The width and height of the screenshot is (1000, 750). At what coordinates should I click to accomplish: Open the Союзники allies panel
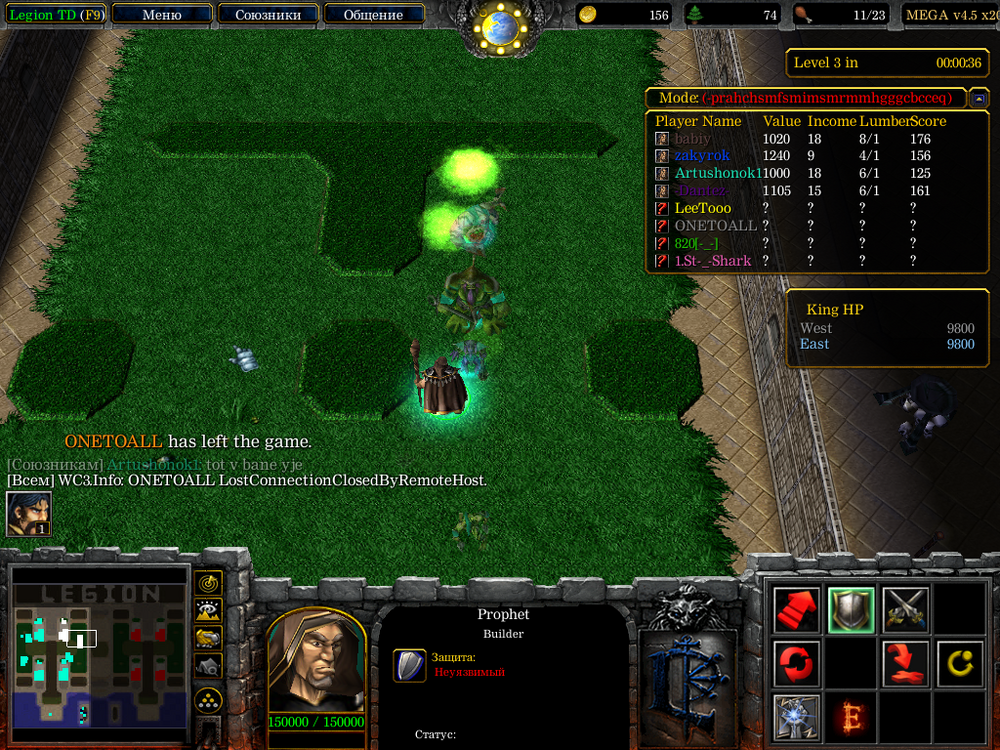click(267, 15)
